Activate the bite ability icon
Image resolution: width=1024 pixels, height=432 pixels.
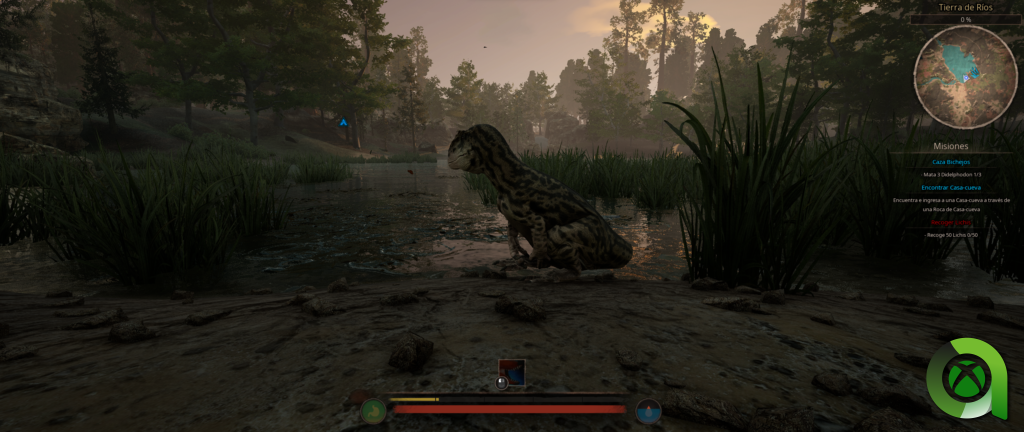click(512, 372)
